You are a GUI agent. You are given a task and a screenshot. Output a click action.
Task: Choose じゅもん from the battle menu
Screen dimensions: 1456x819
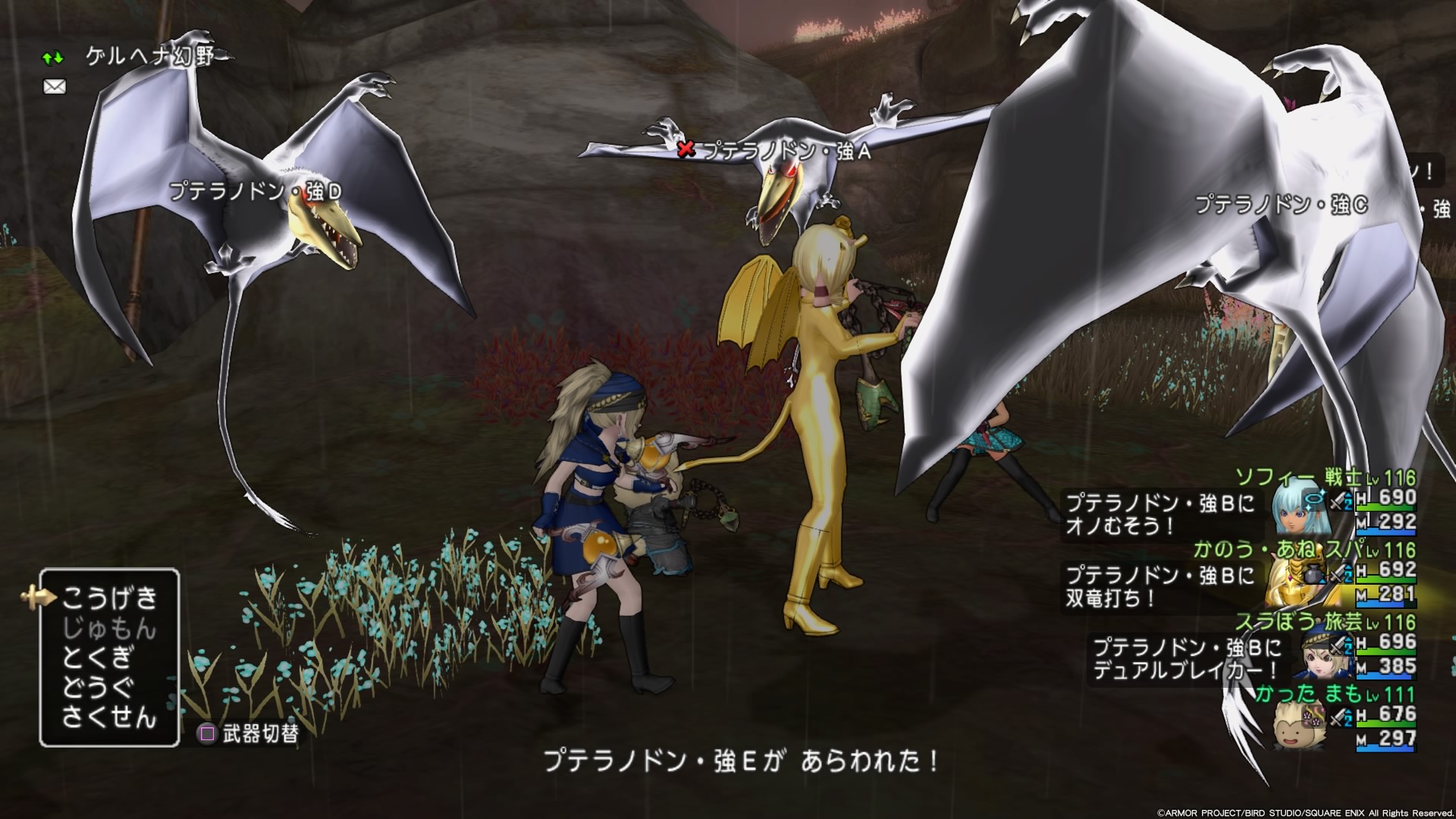pyautogui.click(x=109, y=629)
